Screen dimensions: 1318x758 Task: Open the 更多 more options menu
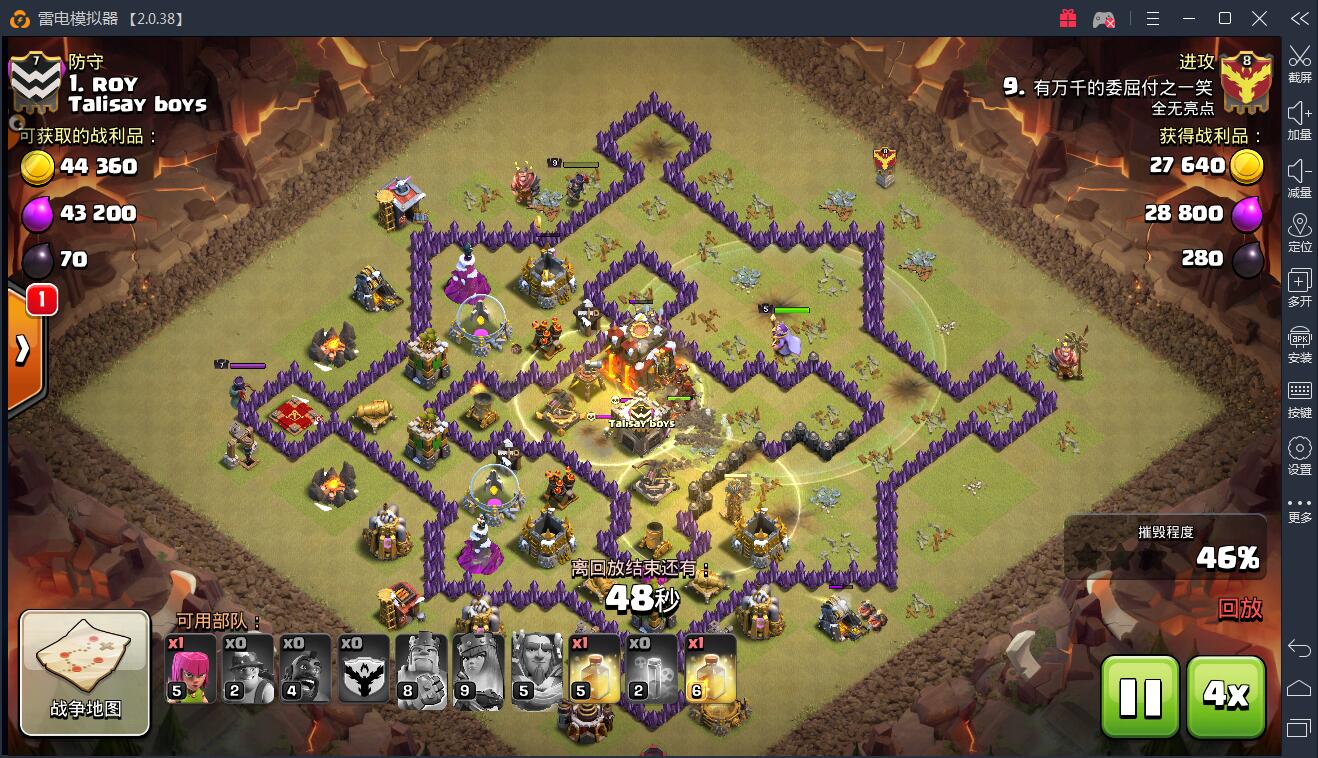tap(1299, 510)
